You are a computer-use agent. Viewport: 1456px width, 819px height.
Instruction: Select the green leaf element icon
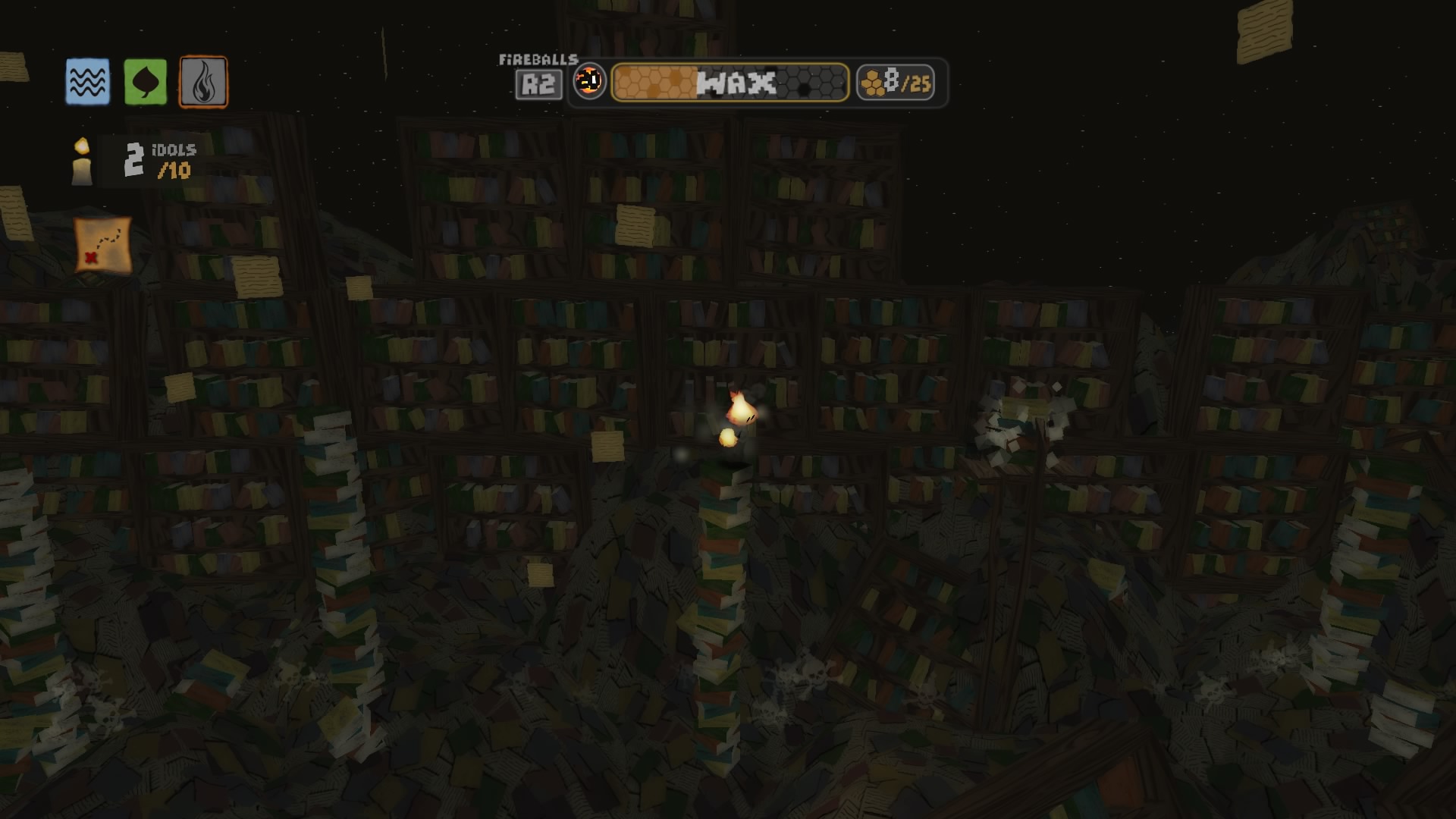[x=145, y=81]
